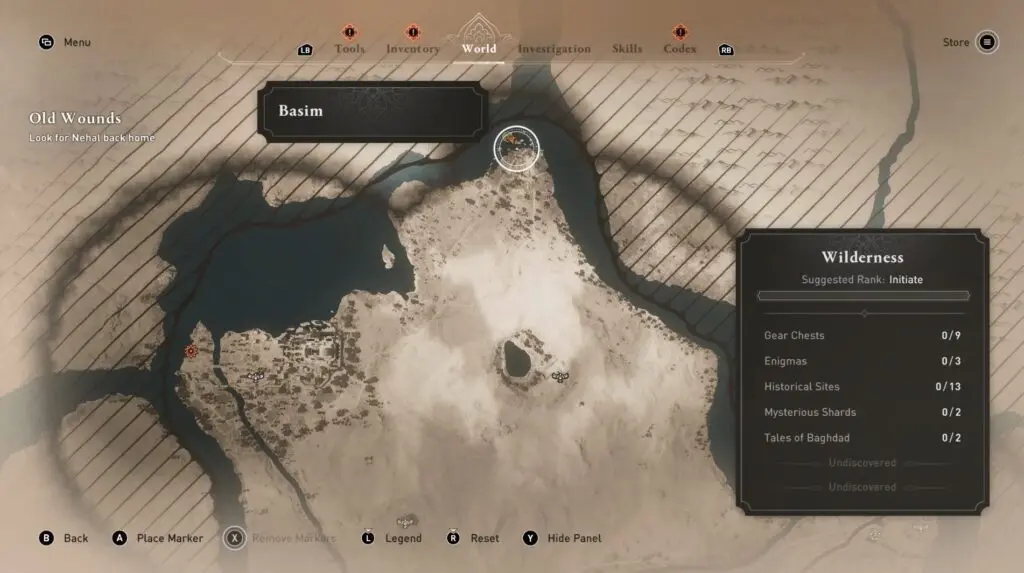Click Basim's circled position marker on map
This screenshot has width=1024, height=573.
[516, 149]
